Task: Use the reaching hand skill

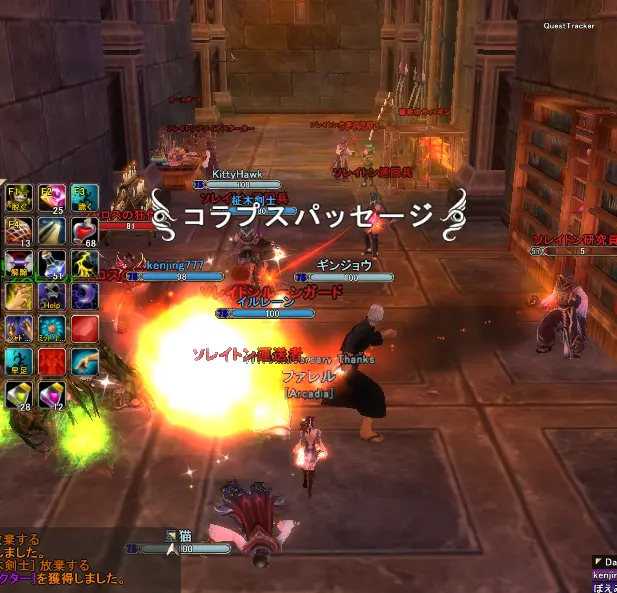Action: (x=84, y=360)
